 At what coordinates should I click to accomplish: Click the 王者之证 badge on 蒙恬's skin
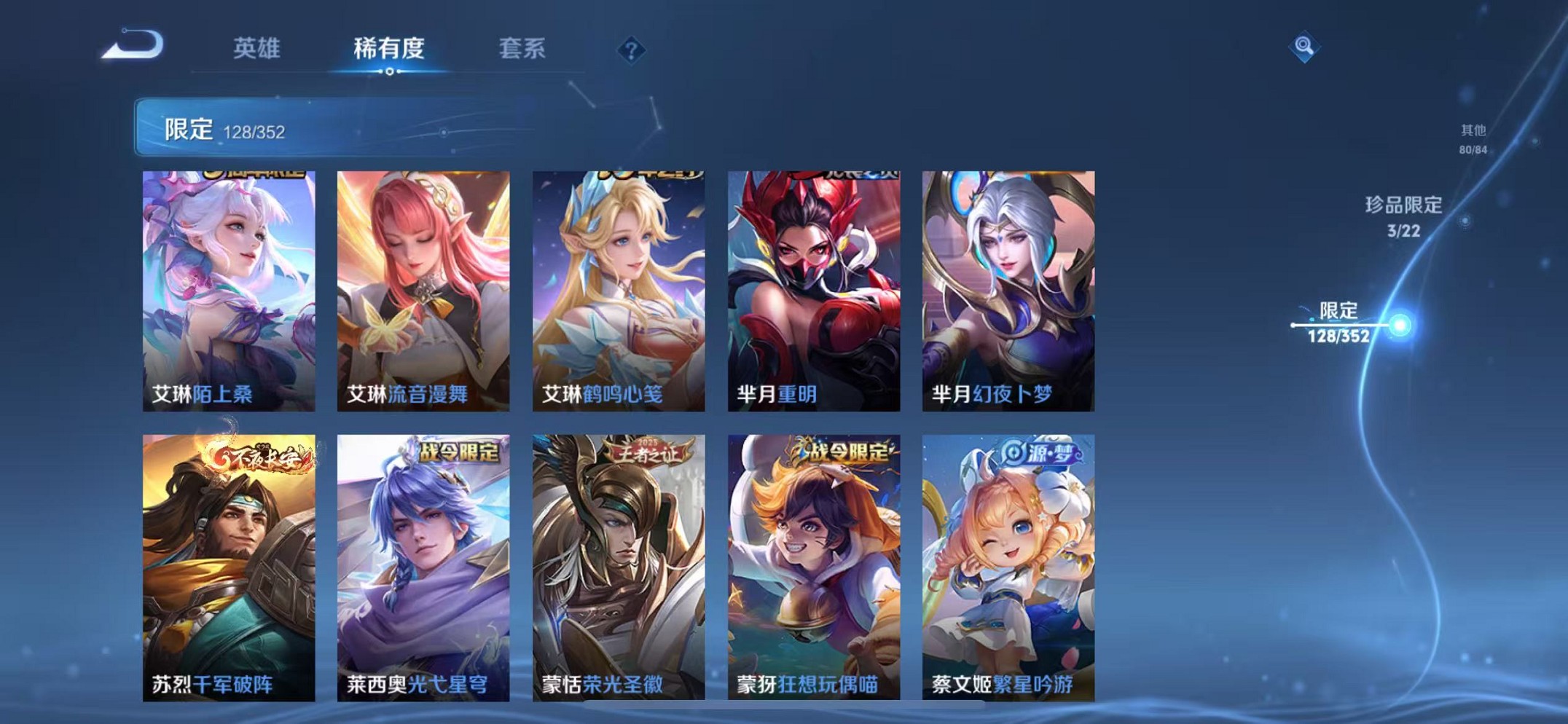[x=646, y=452]
